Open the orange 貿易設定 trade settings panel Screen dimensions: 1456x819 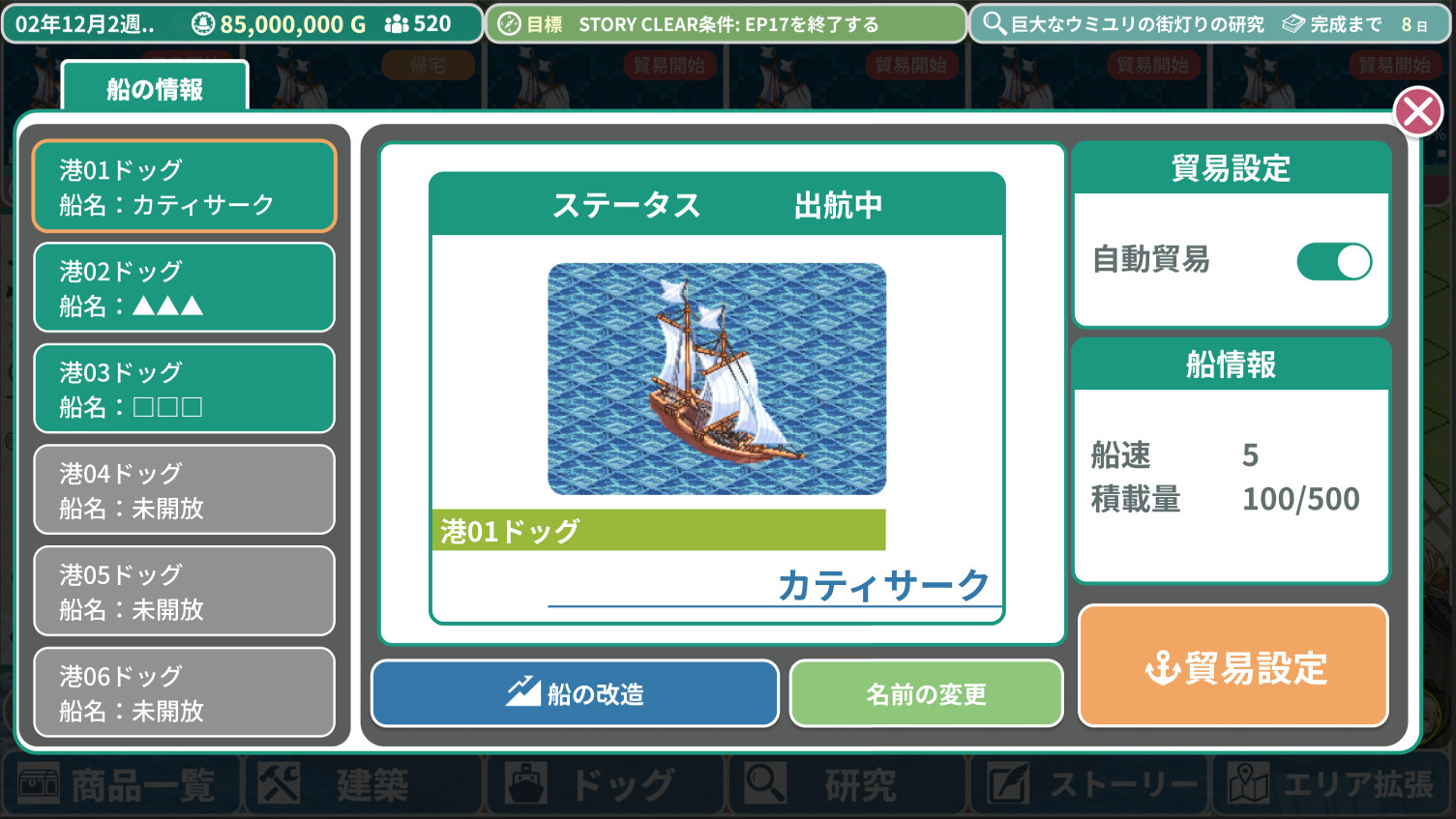coord(1233,665)
